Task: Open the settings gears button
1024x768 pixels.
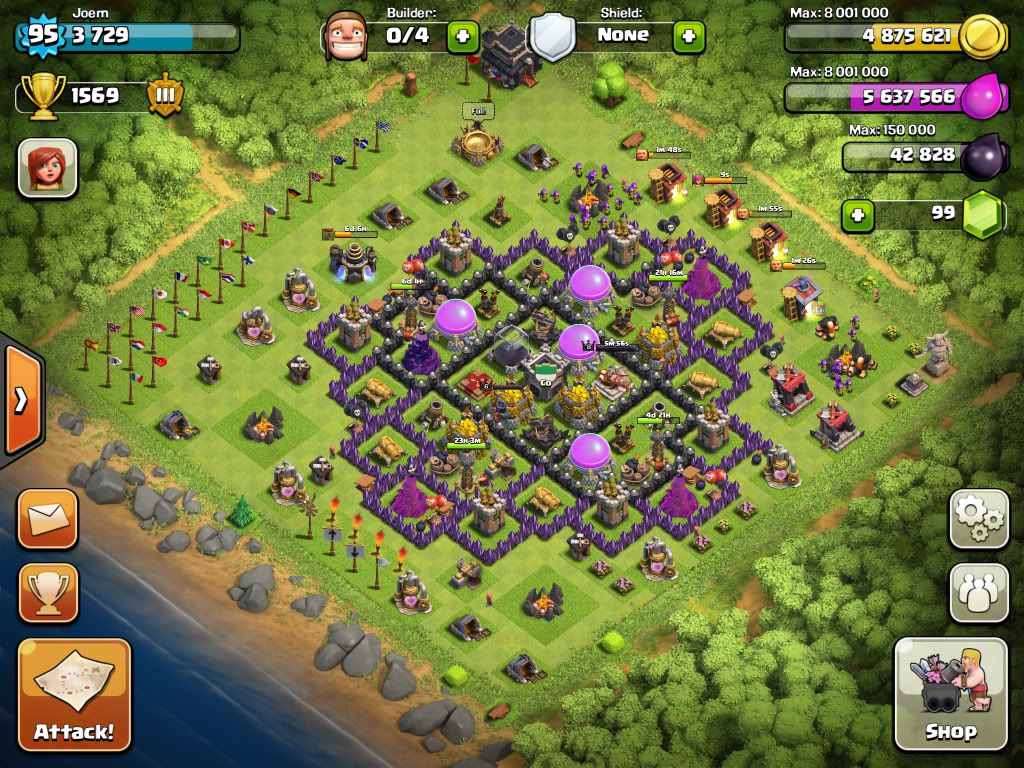Action: tap(978, 518)
